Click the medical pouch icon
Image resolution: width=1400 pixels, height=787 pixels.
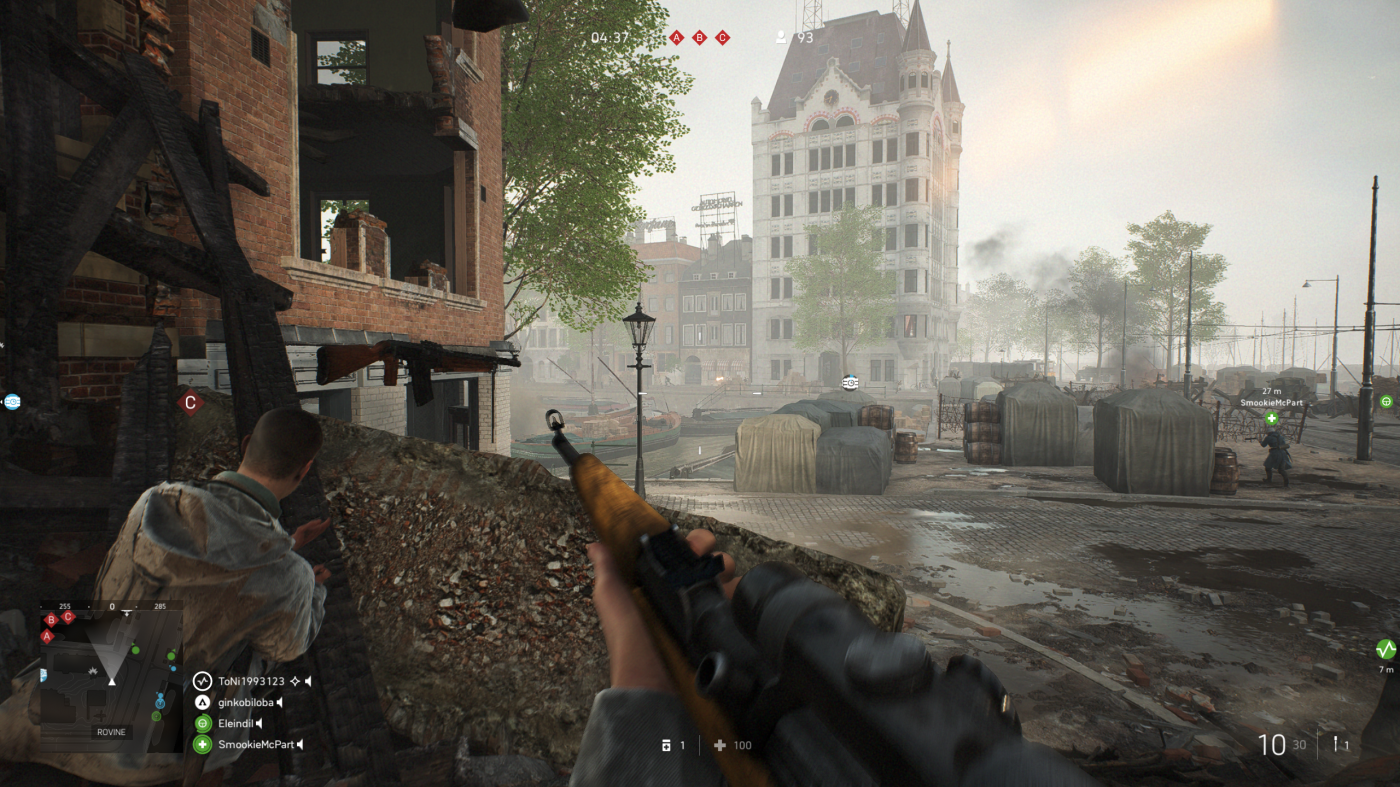(719, 745)
